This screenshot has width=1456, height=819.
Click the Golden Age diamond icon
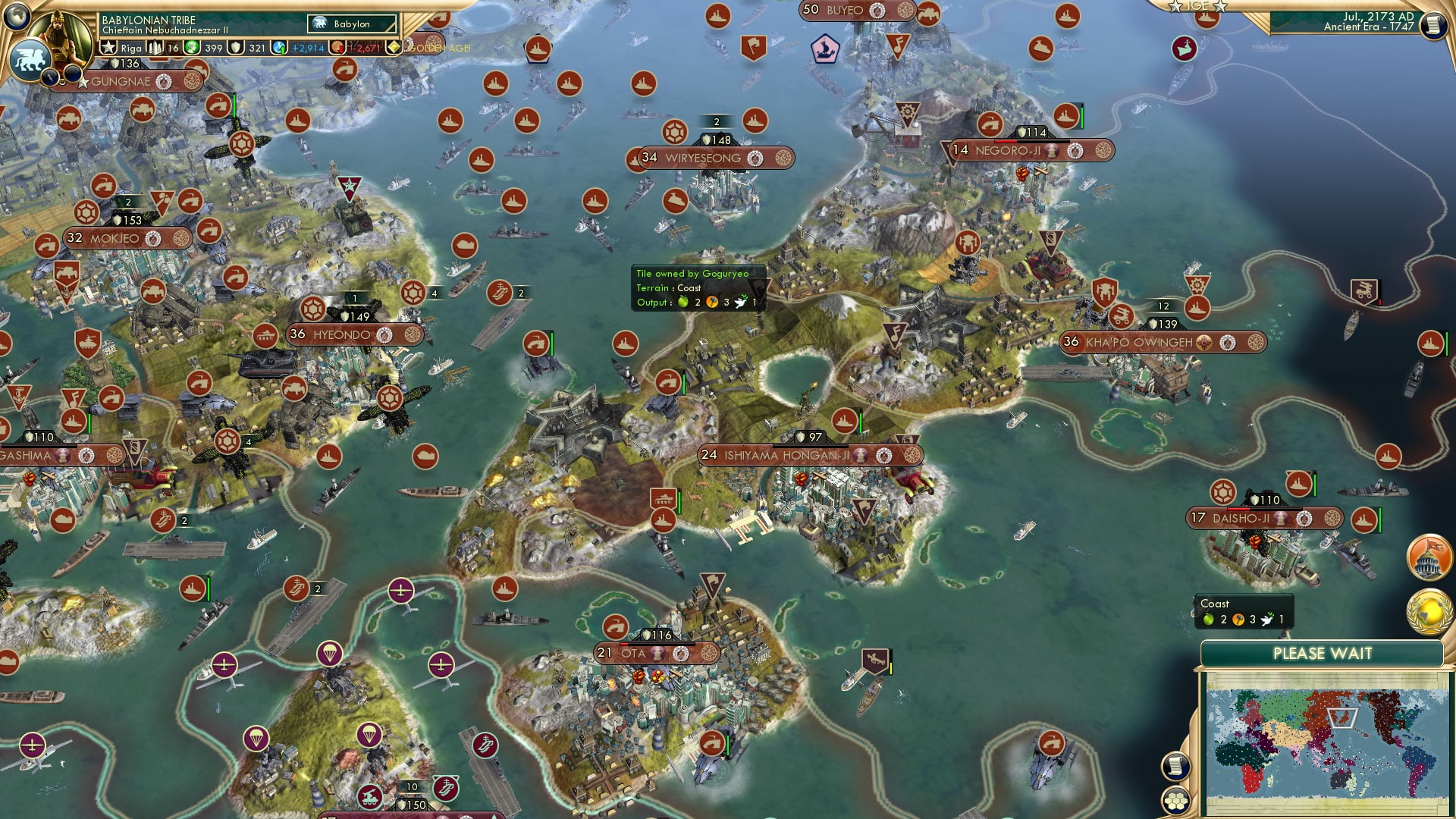pyautogui.click(x=394, y=48)
